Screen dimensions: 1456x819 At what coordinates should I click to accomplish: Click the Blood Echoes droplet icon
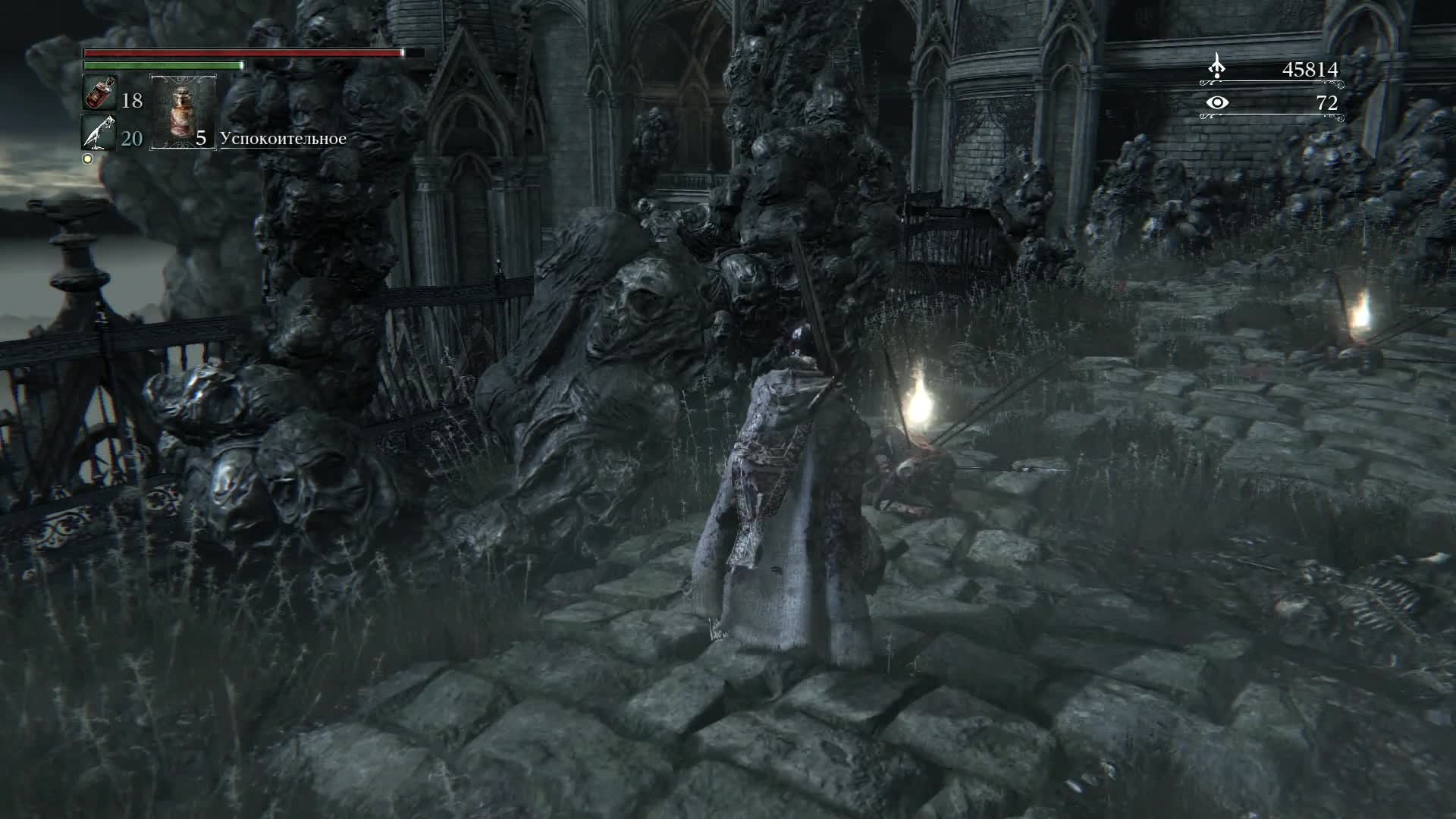(1218, 67)
